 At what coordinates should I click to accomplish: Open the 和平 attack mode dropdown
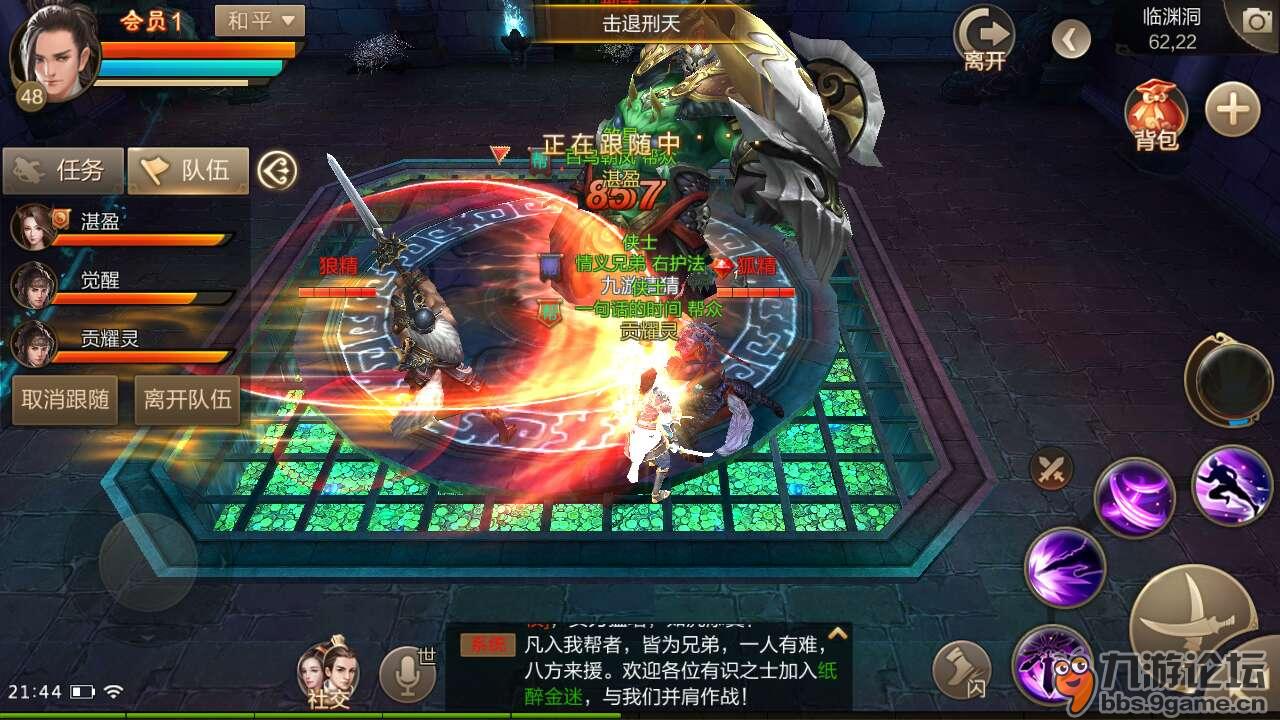(x=259, y=20)
